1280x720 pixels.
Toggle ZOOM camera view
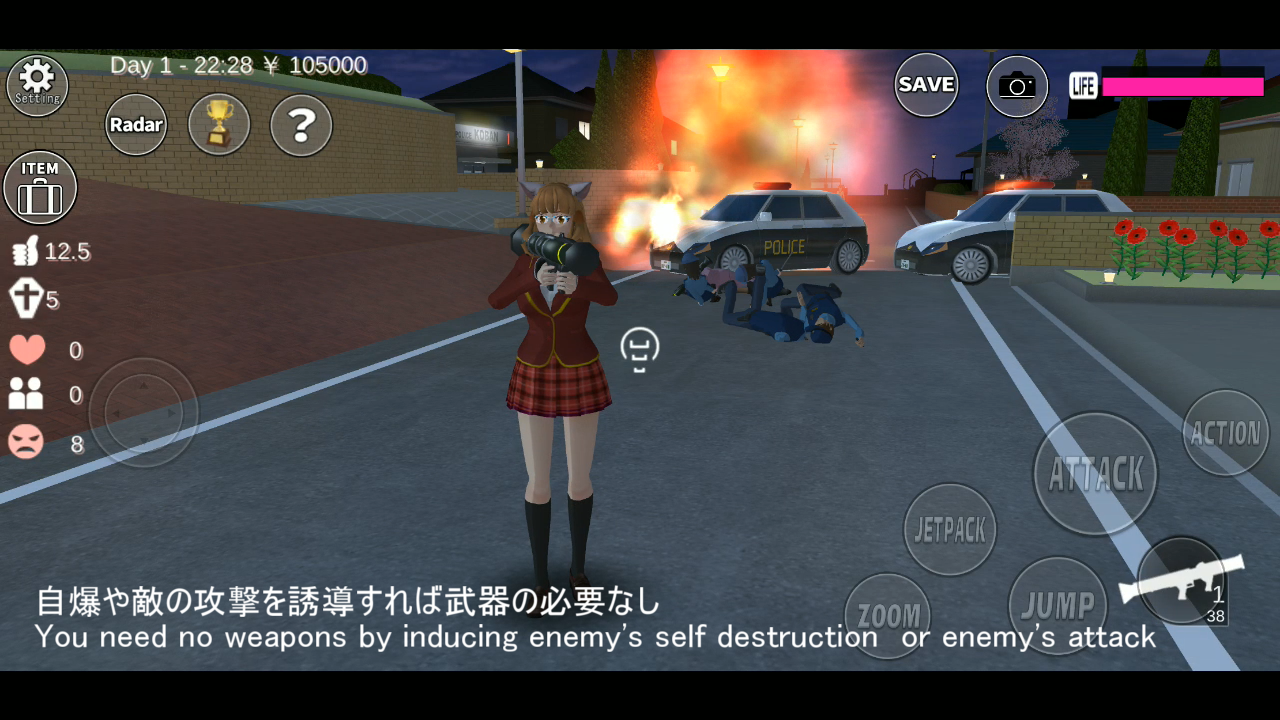click(x=888, y=614)
